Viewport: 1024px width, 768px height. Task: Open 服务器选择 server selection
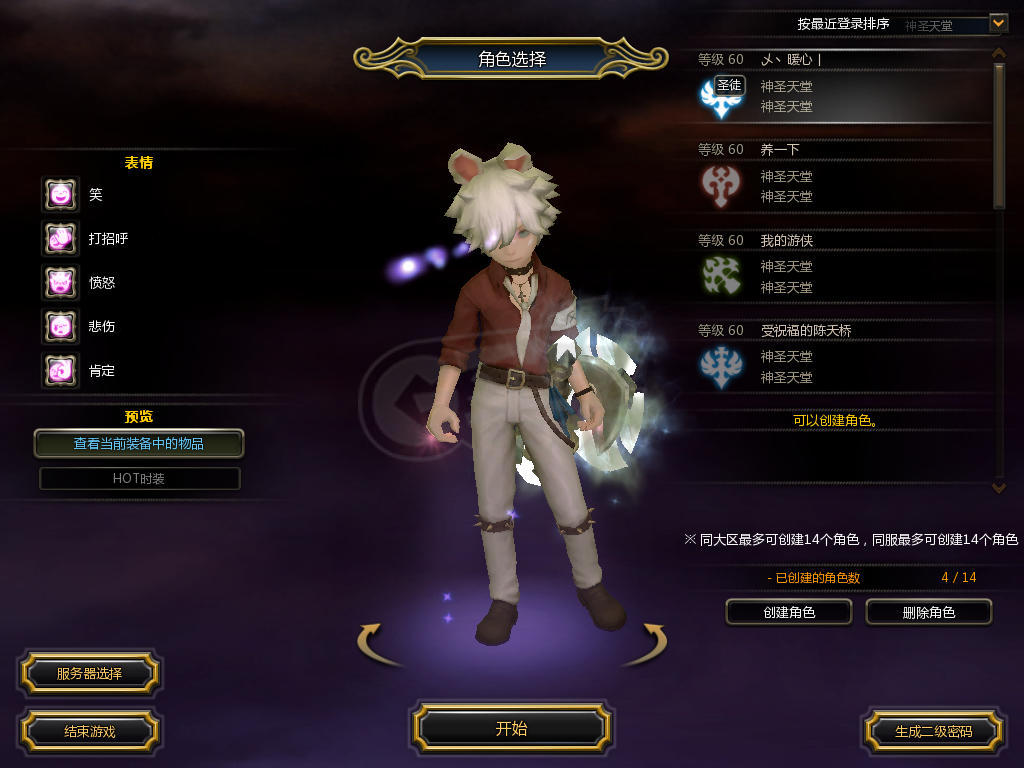pyautogui.click(x=89, y=674)
